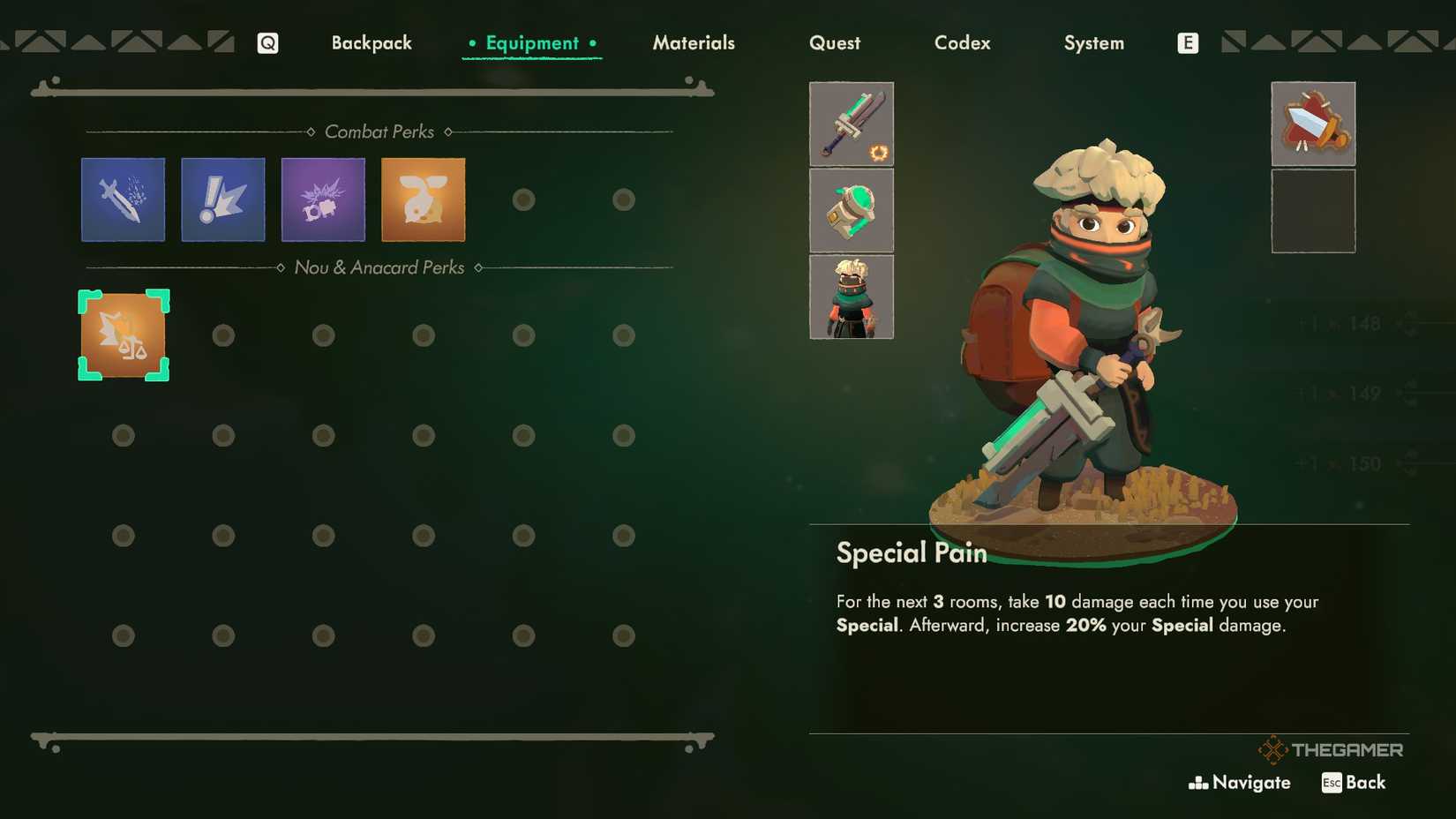Open the purple Combat Perk icon
The image size is (1456, 819).
(x=323, y=199)
